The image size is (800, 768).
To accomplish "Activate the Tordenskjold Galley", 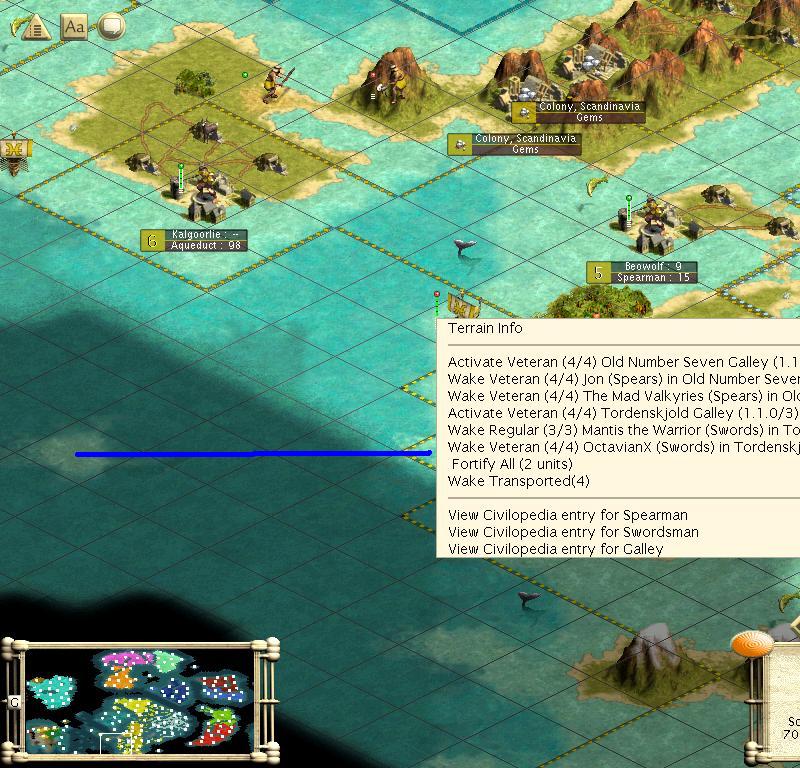I will coord(620,413).
